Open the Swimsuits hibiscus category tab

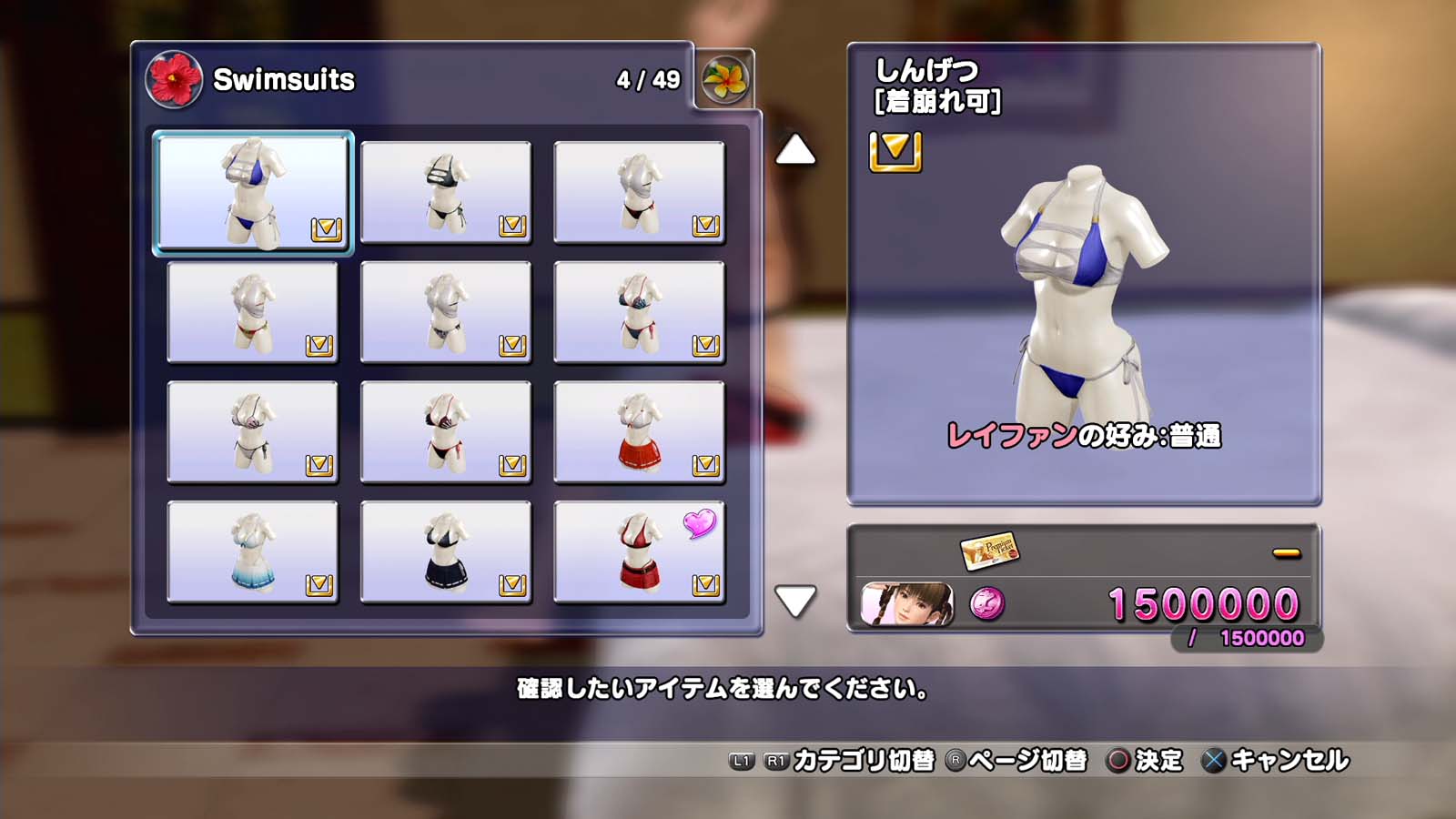174,80
